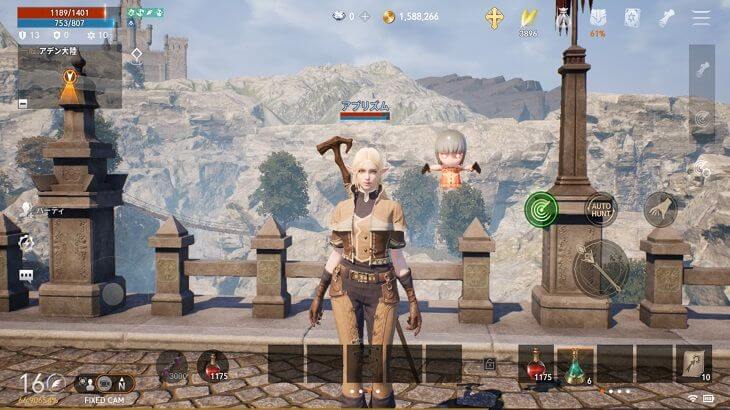Image resolution: width=730 pixels, height=410 pixels.
Task: Collapse the minimap with the minus button
Action: coord(23,102)
